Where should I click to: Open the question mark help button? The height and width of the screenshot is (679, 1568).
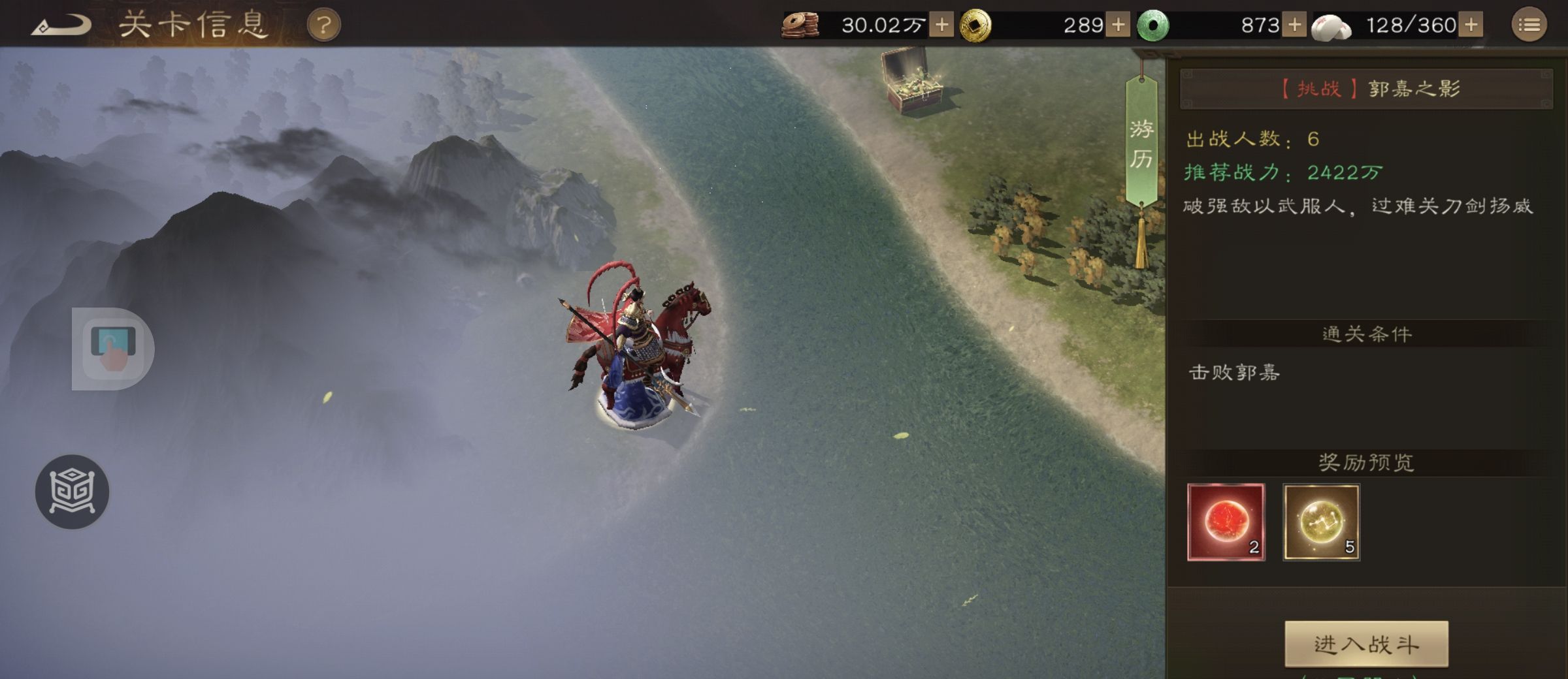(x=323, y=26)
